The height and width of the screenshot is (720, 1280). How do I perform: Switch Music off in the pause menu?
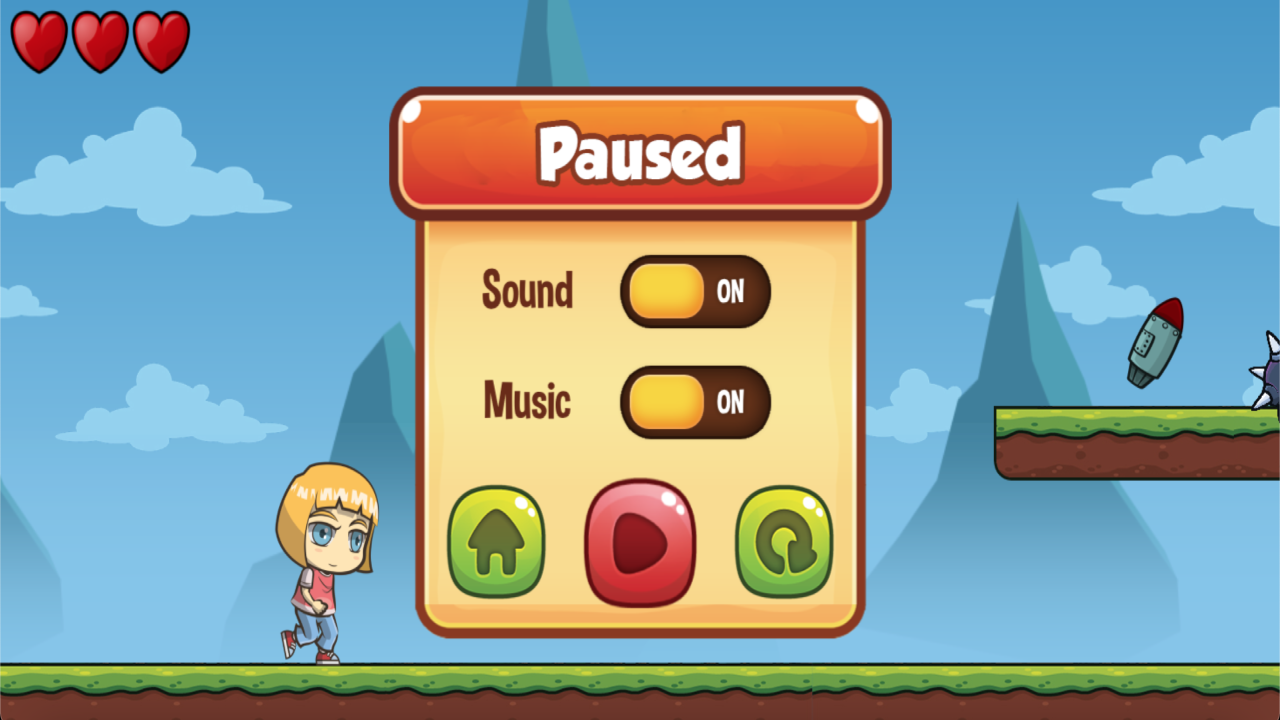point(697,402)
